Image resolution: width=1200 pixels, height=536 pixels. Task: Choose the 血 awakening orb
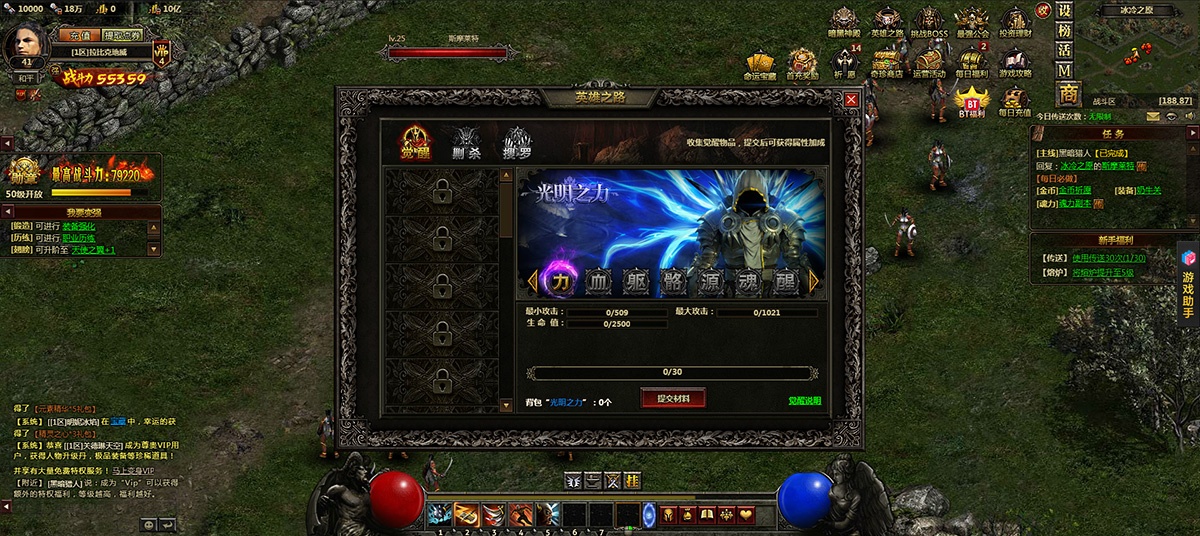(598, 282)
